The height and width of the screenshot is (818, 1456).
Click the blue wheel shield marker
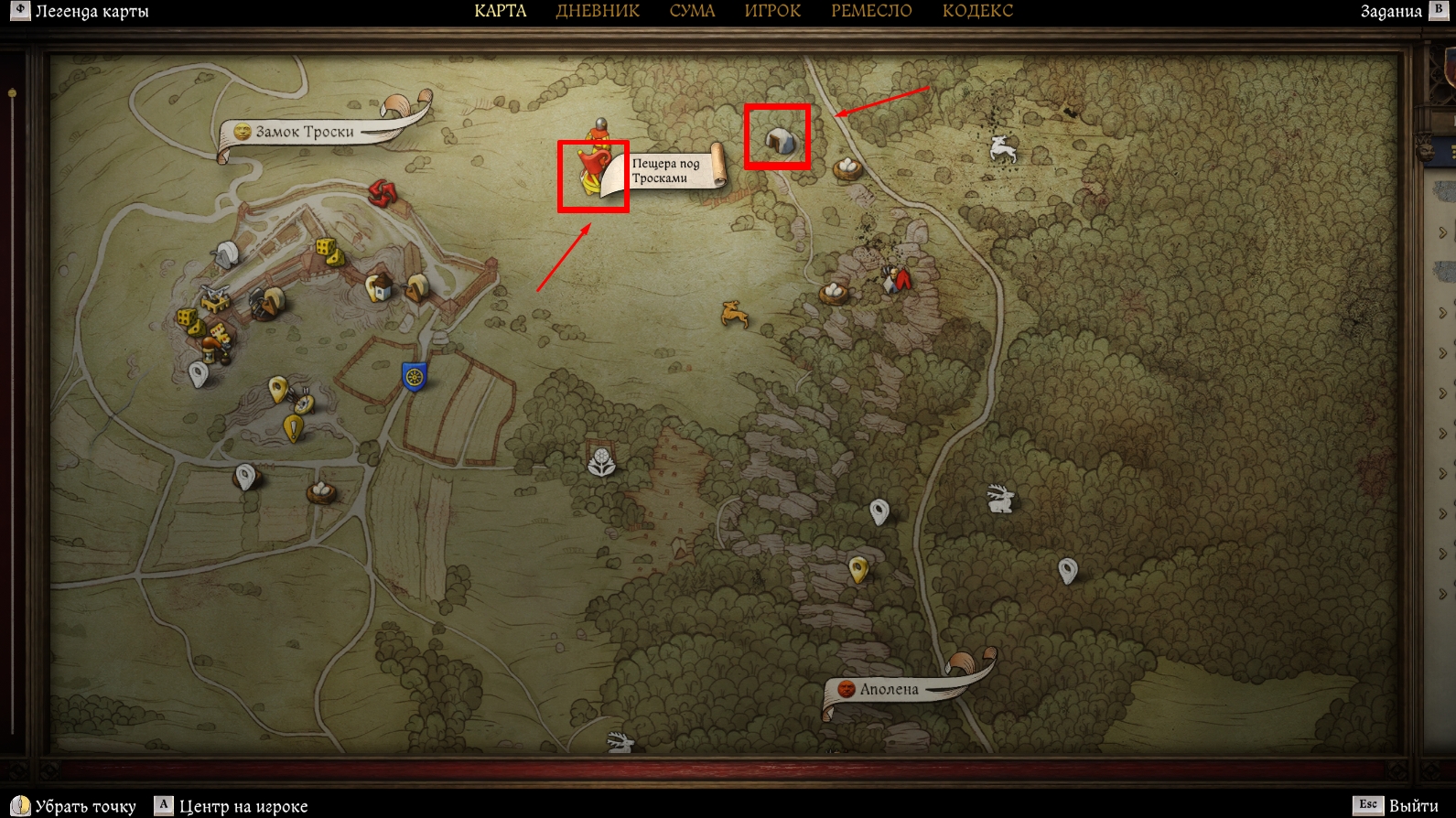pyautogui.click(x=415, y=376)
